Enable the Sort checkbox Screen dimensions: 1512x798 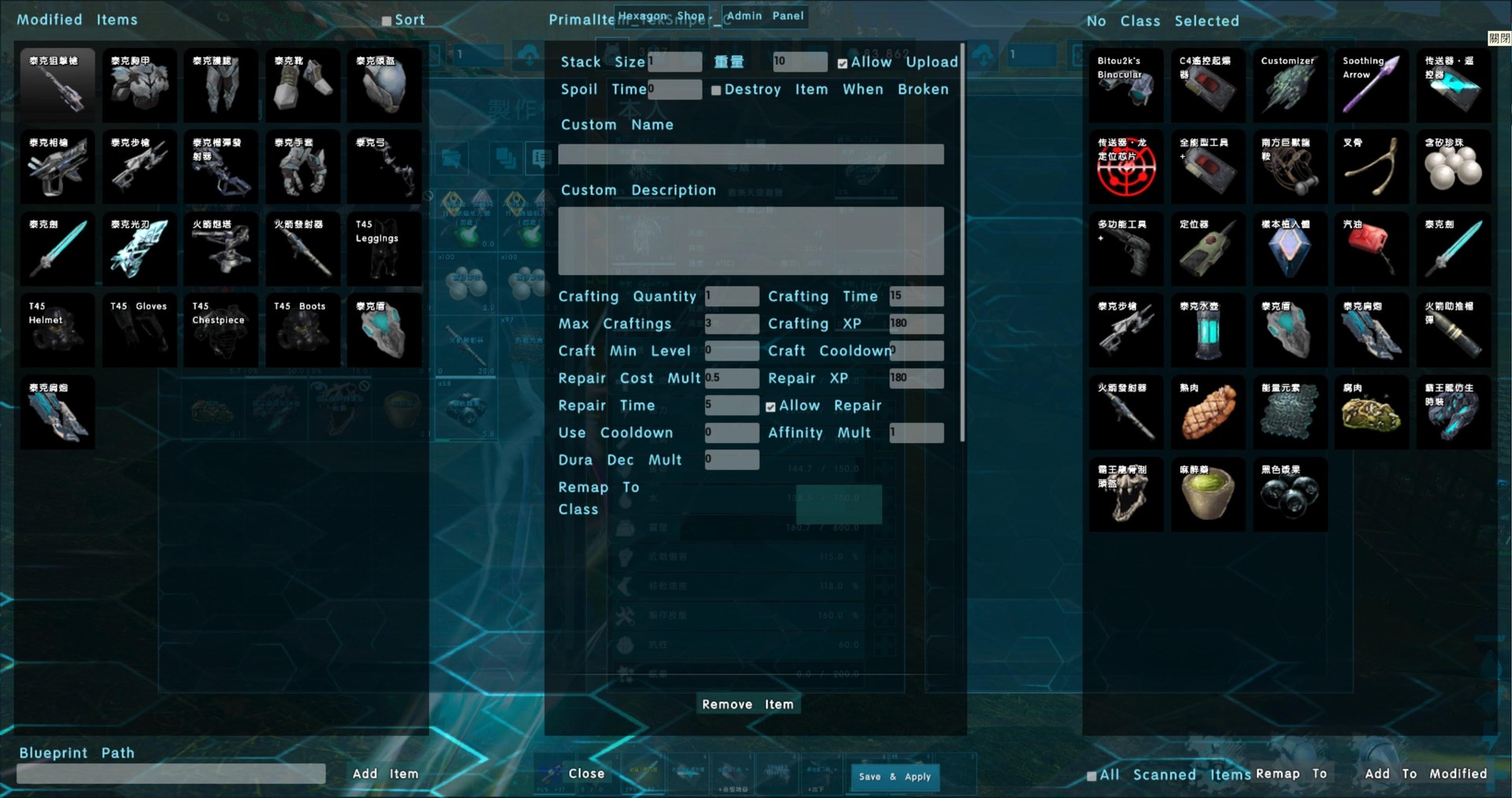(x=386, y=20)
